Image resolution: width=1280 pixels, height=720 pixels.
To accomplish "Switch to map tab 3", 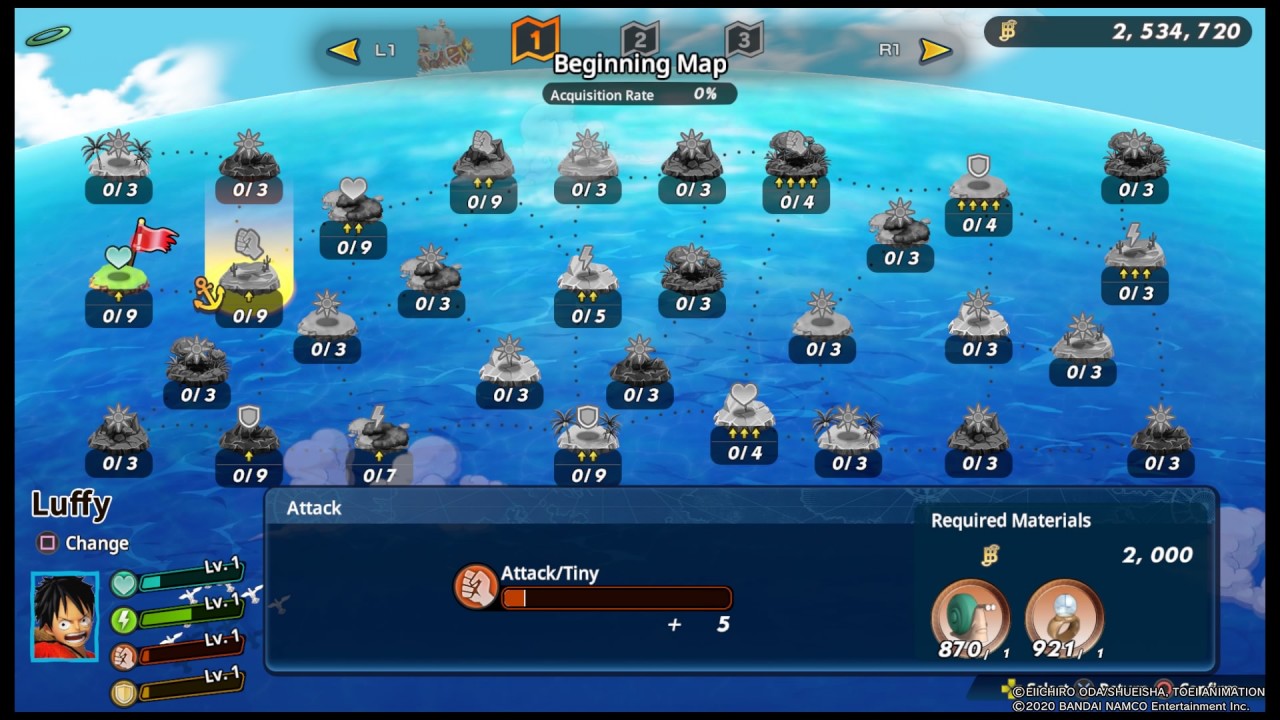I will pyautogui.click(x=743, y=40).
